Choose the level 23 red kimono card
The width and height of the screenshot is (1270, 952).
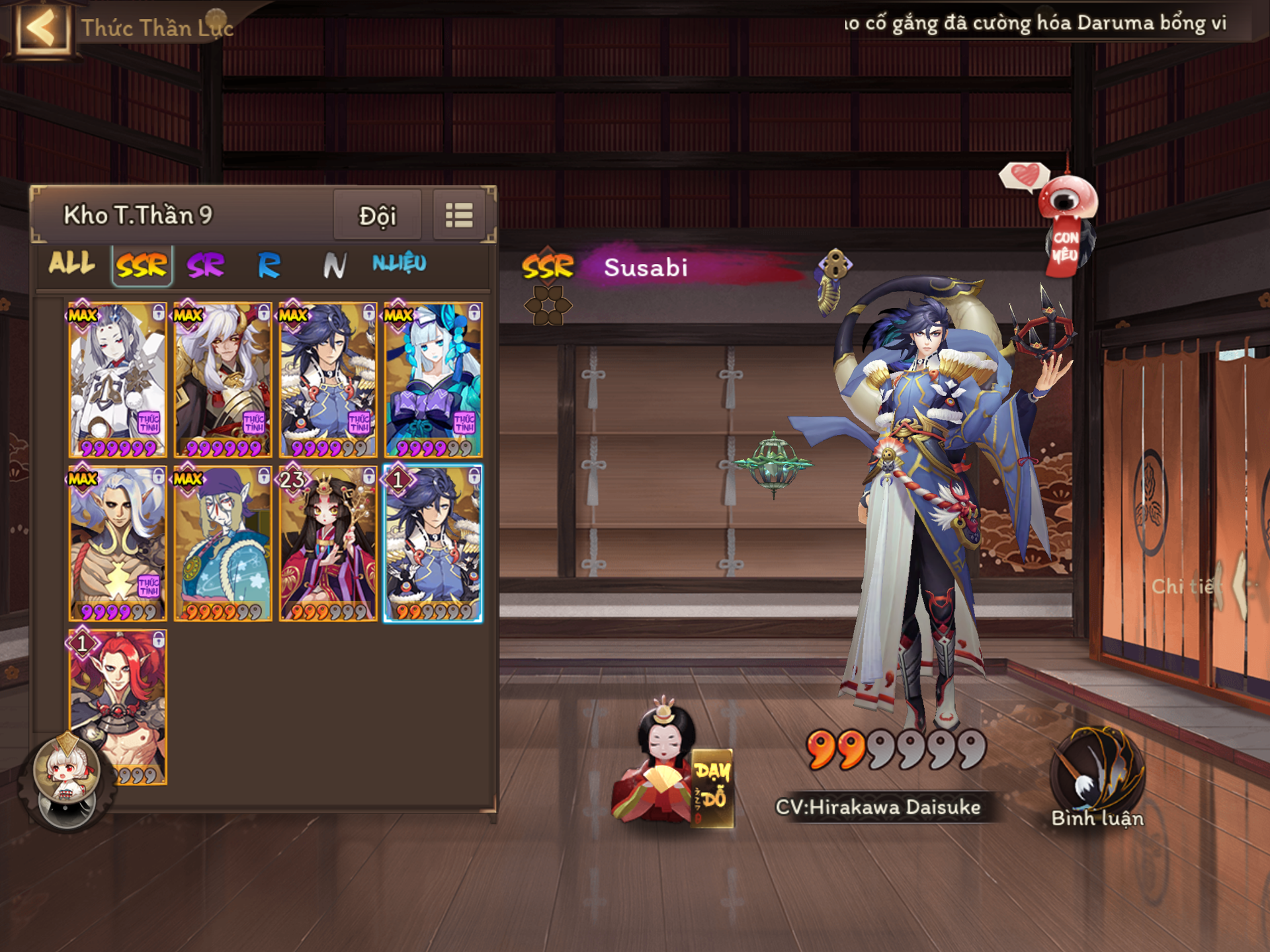(328, 544)
